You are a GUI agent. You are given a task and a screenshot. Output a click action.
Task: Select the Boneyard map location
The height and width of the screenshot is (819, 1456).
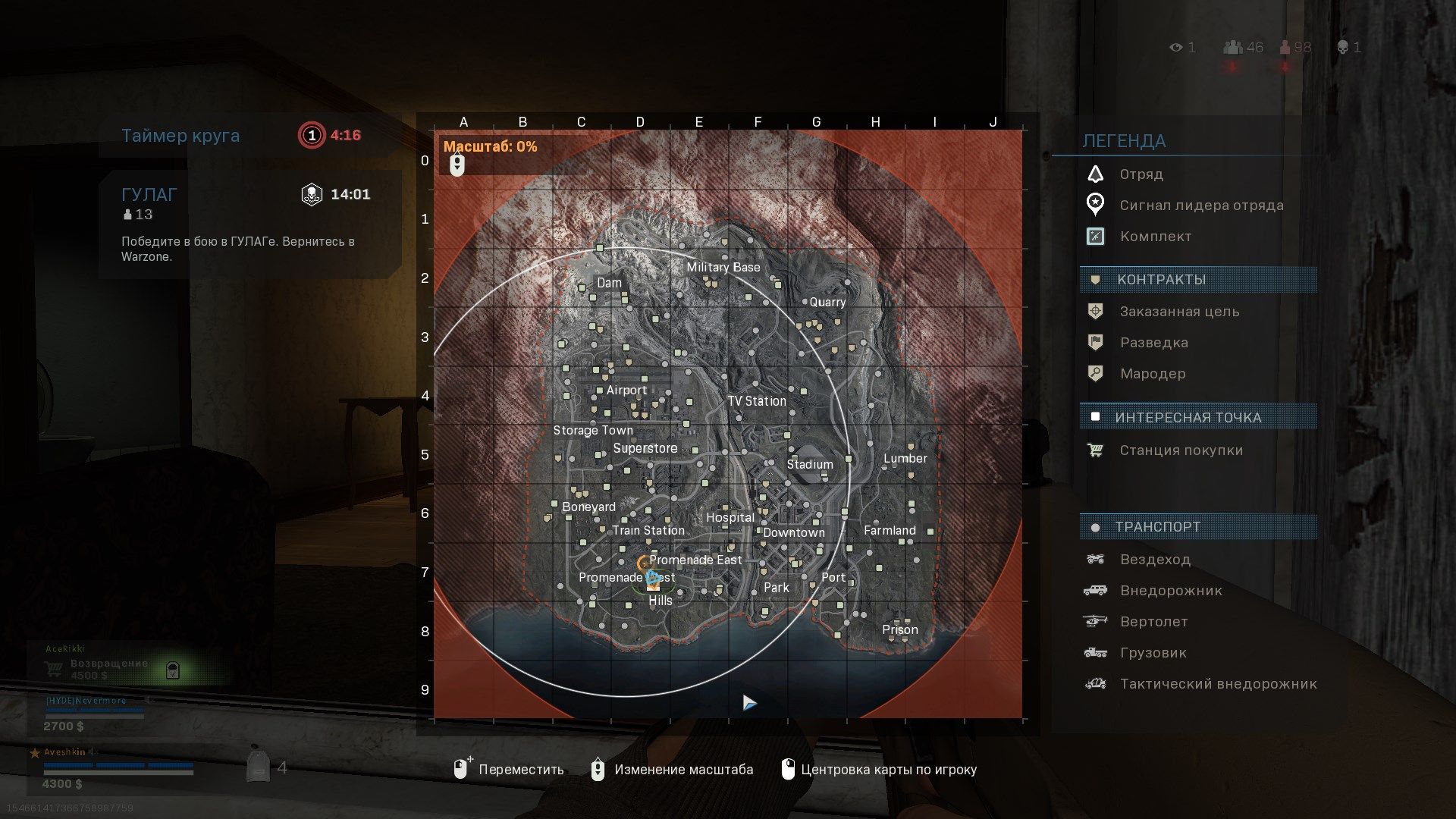tap(588, 507)
